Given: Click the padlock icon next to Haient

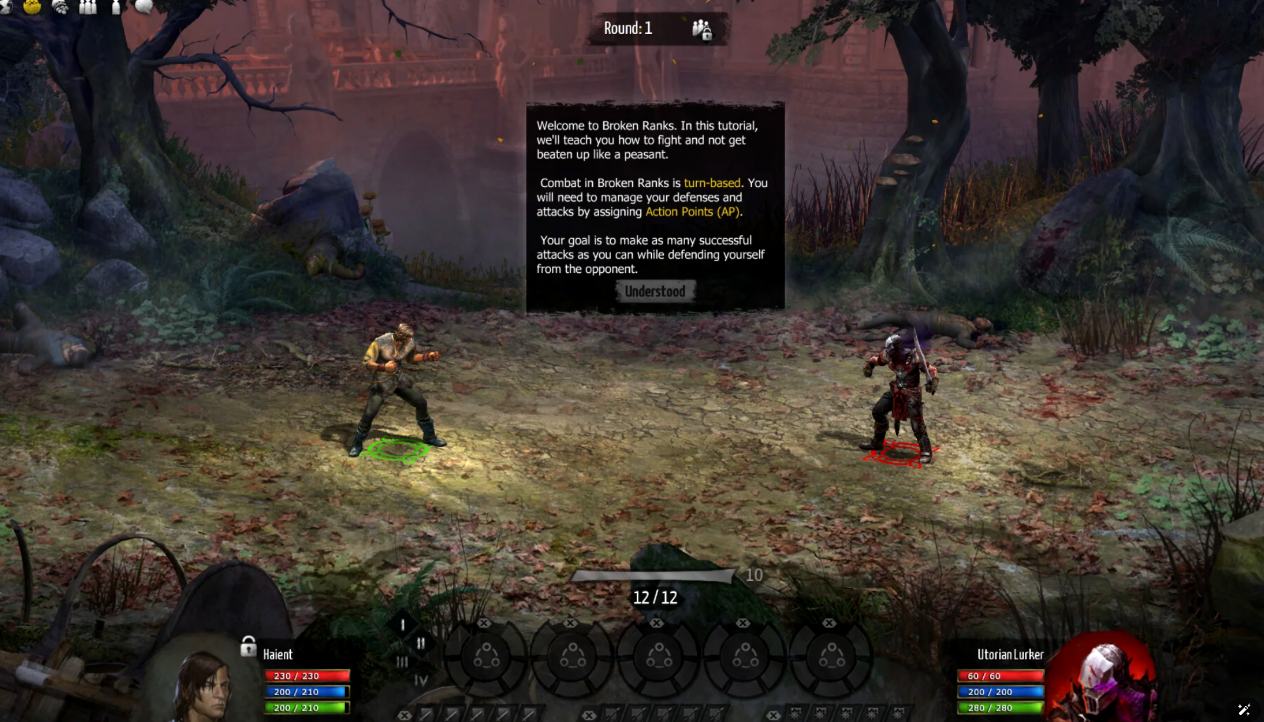Looking at the screenshot, I should coord(248,647).
